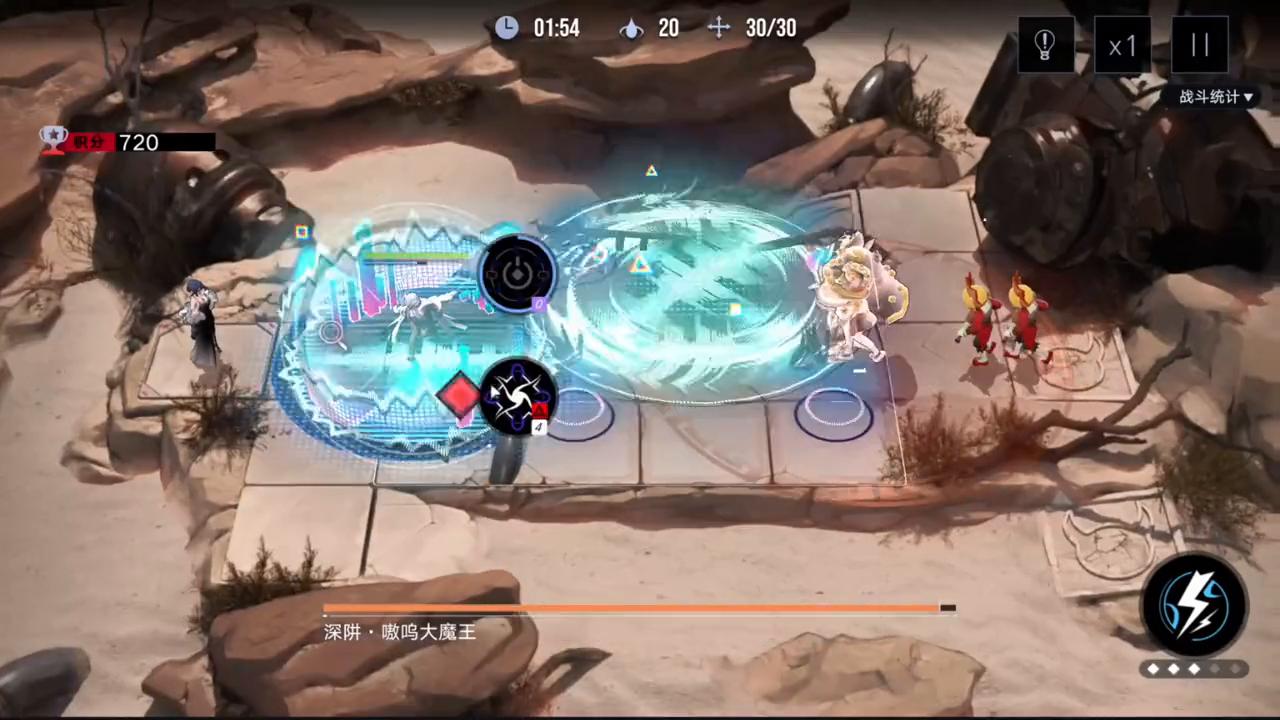Image resolution: width=1280 pixels, height=720 pixels.
Task: Click the 720 score counter
Action: pos(138,142)
